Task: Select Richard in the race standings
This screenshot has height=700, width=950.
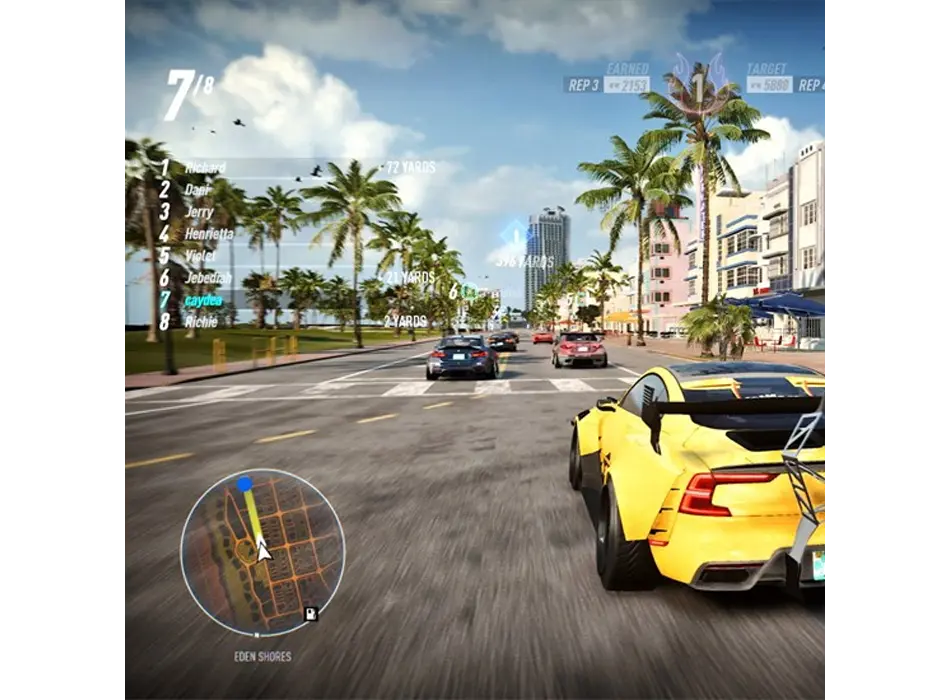Action: (x=205, y=168)
